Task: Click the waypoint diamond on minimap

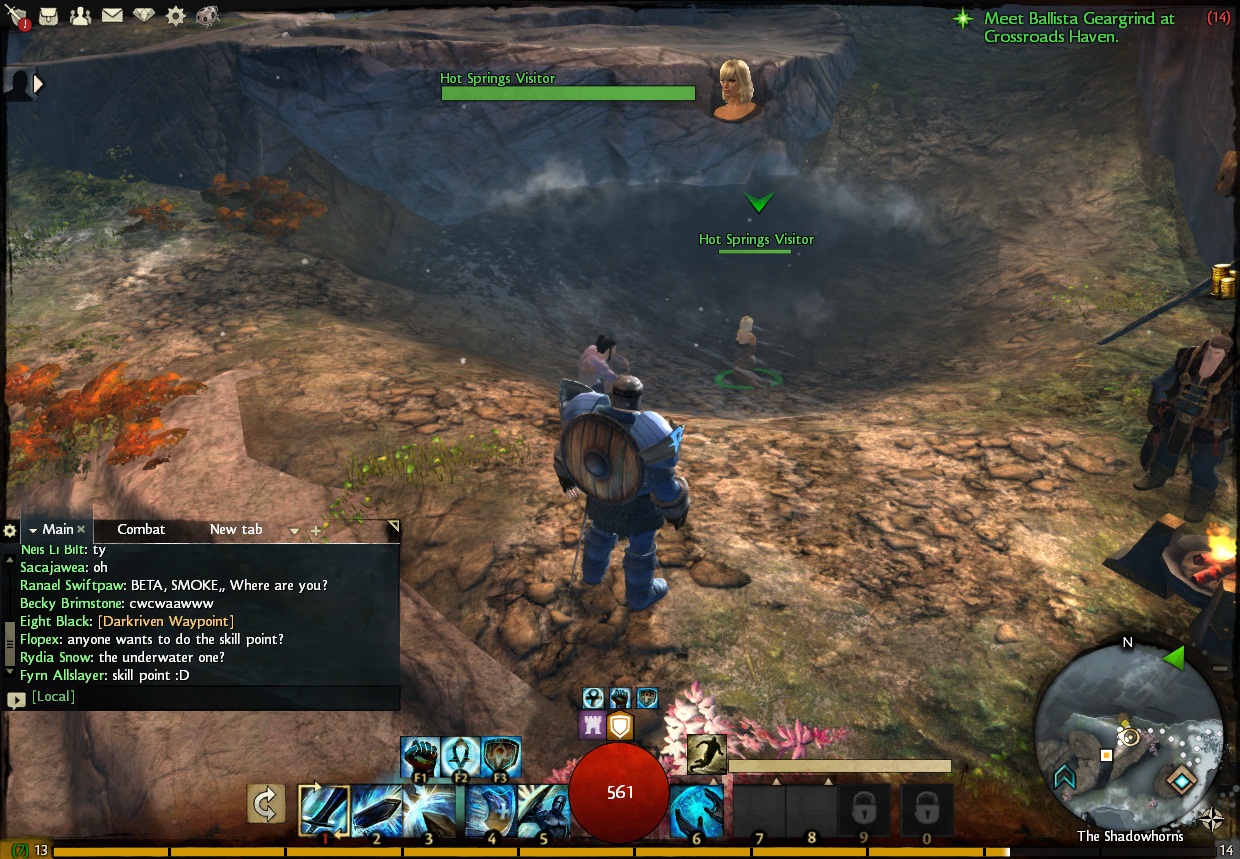Action: pyautogui.click(x=1182, y=780)
